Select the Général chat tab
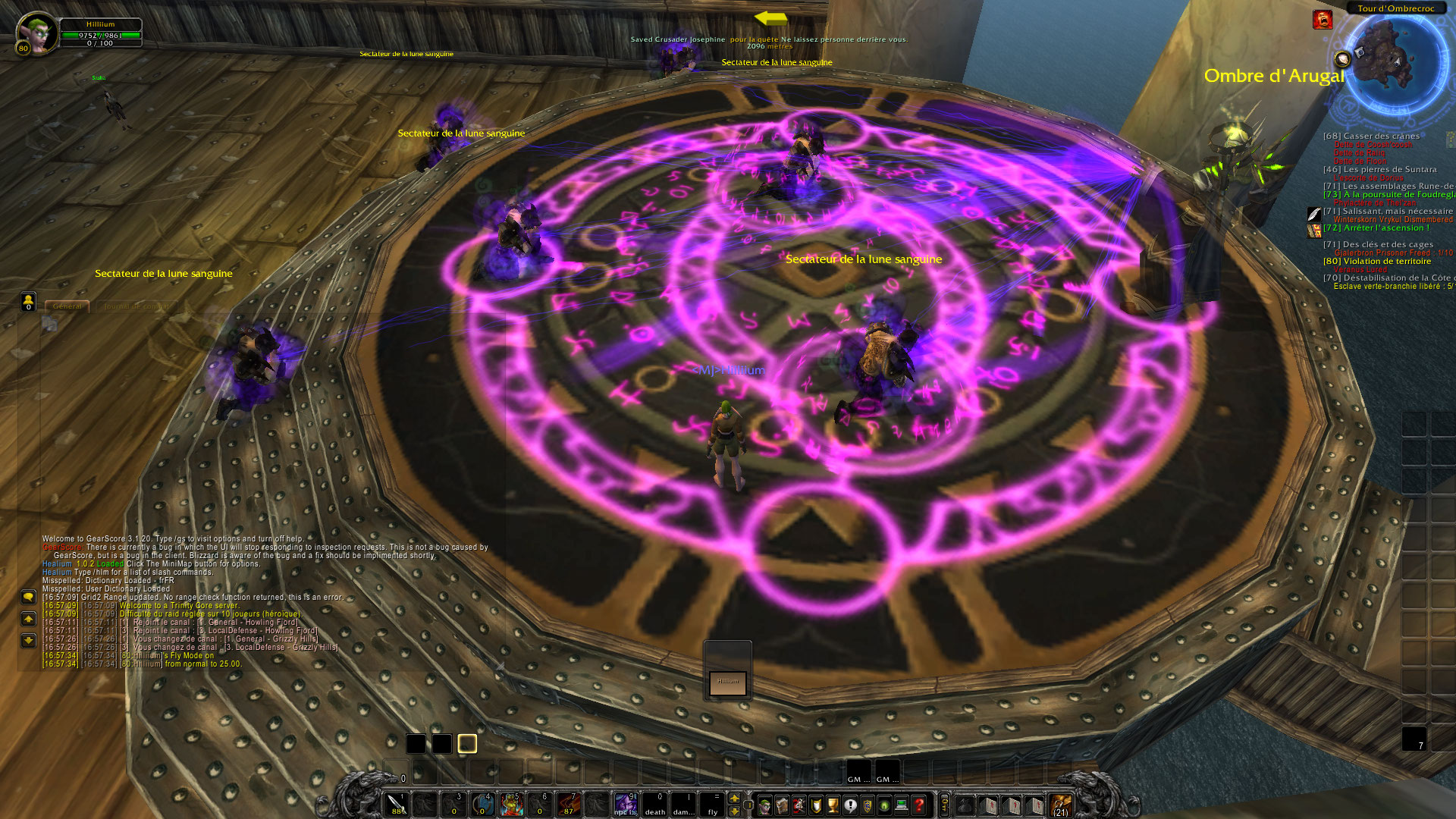 (x=67, y=306)
